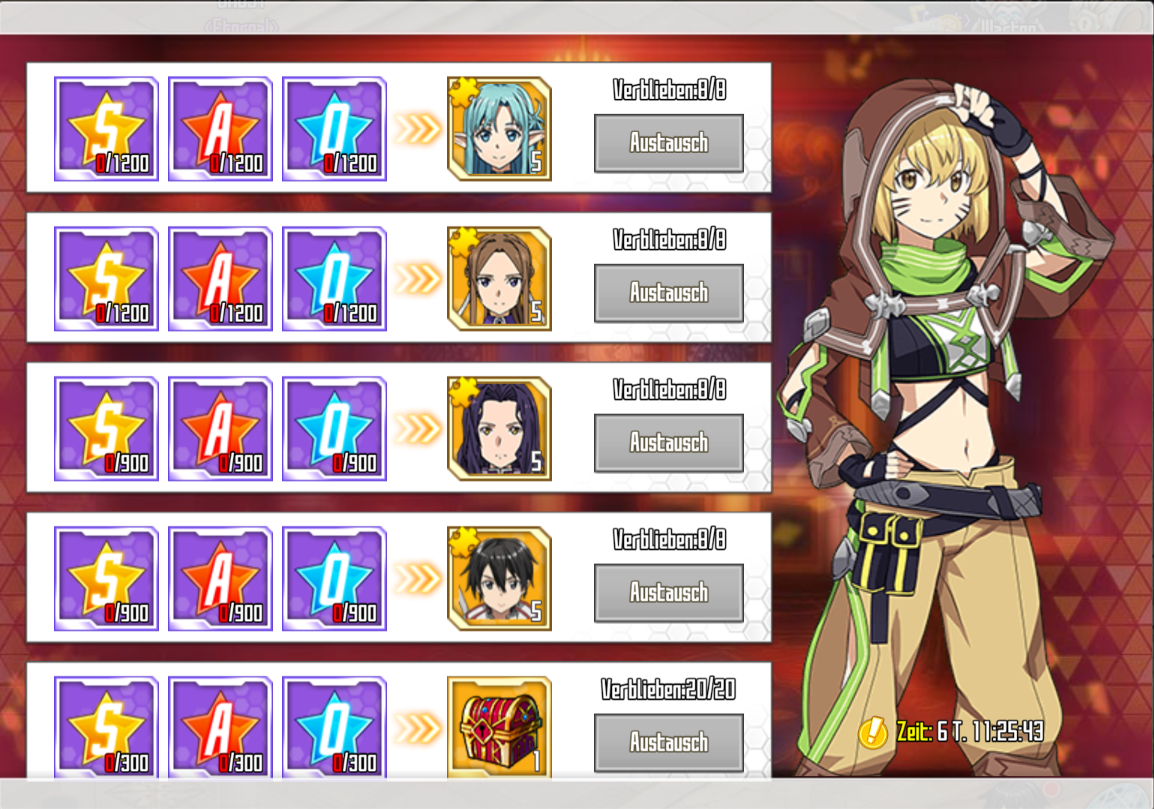
Task: Exchange for the brown-haired girl character
Action: 668,293
